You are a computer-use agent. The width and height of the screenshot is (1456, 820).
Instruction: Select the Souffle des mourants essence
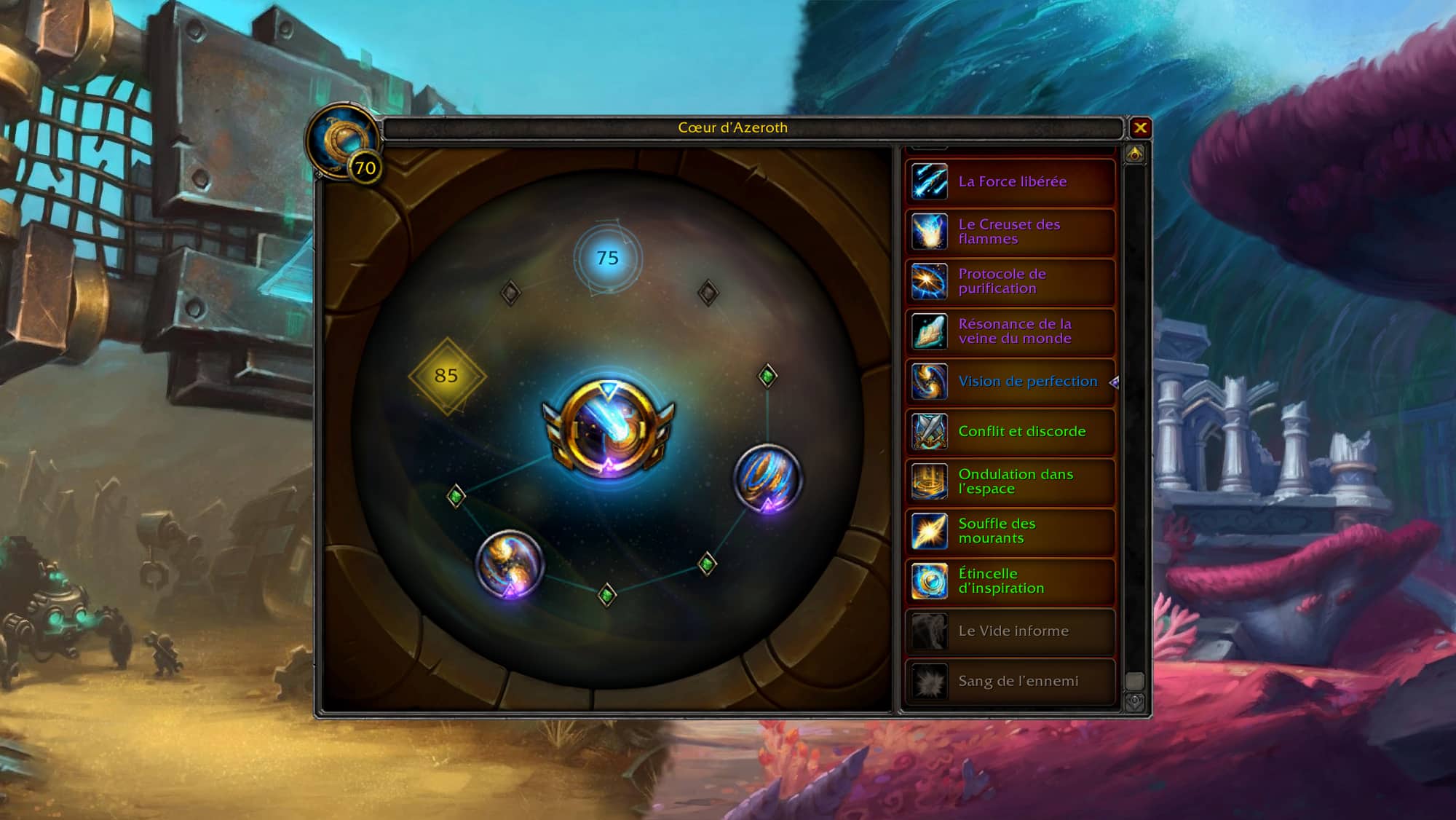tap(1010, 531)
